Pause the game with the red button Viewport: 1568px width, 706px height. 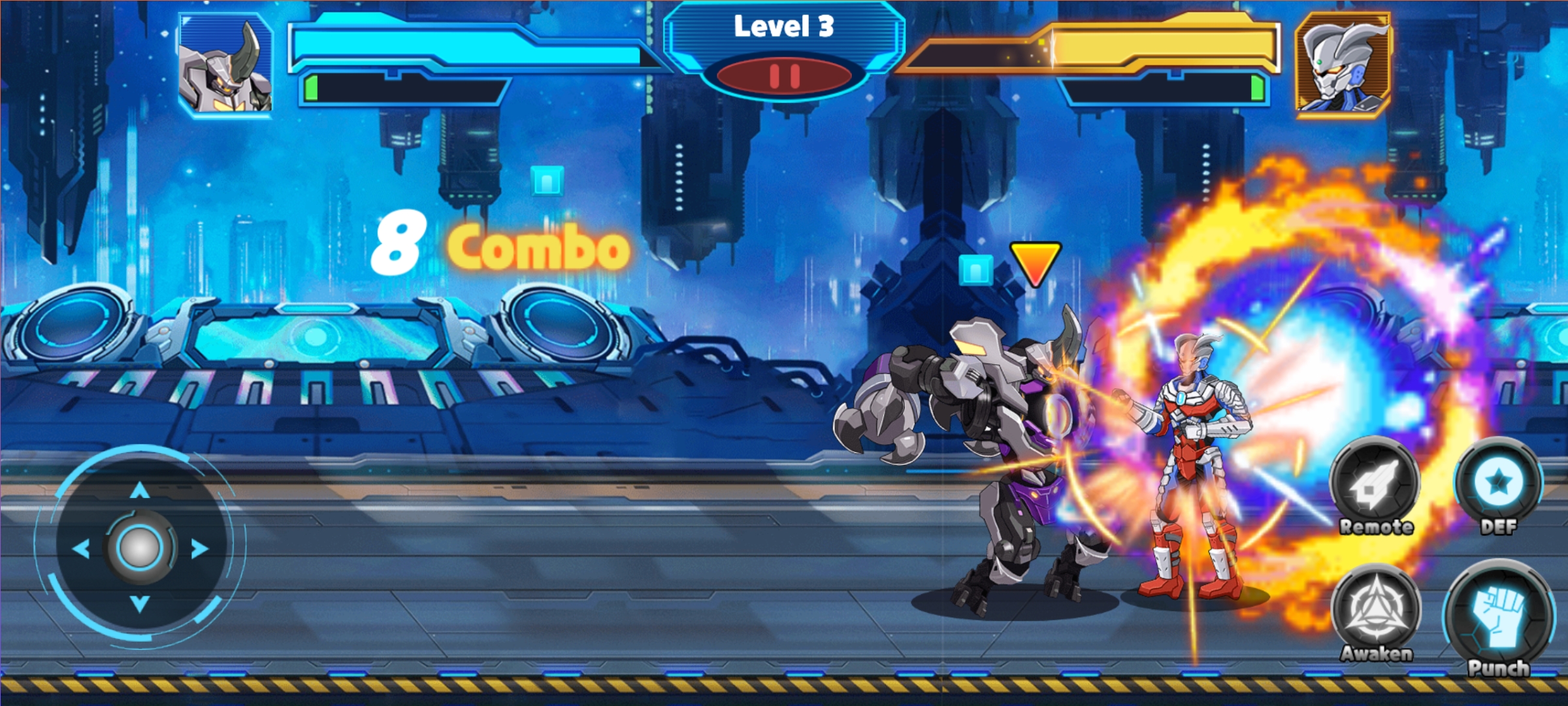pos(784,76)
